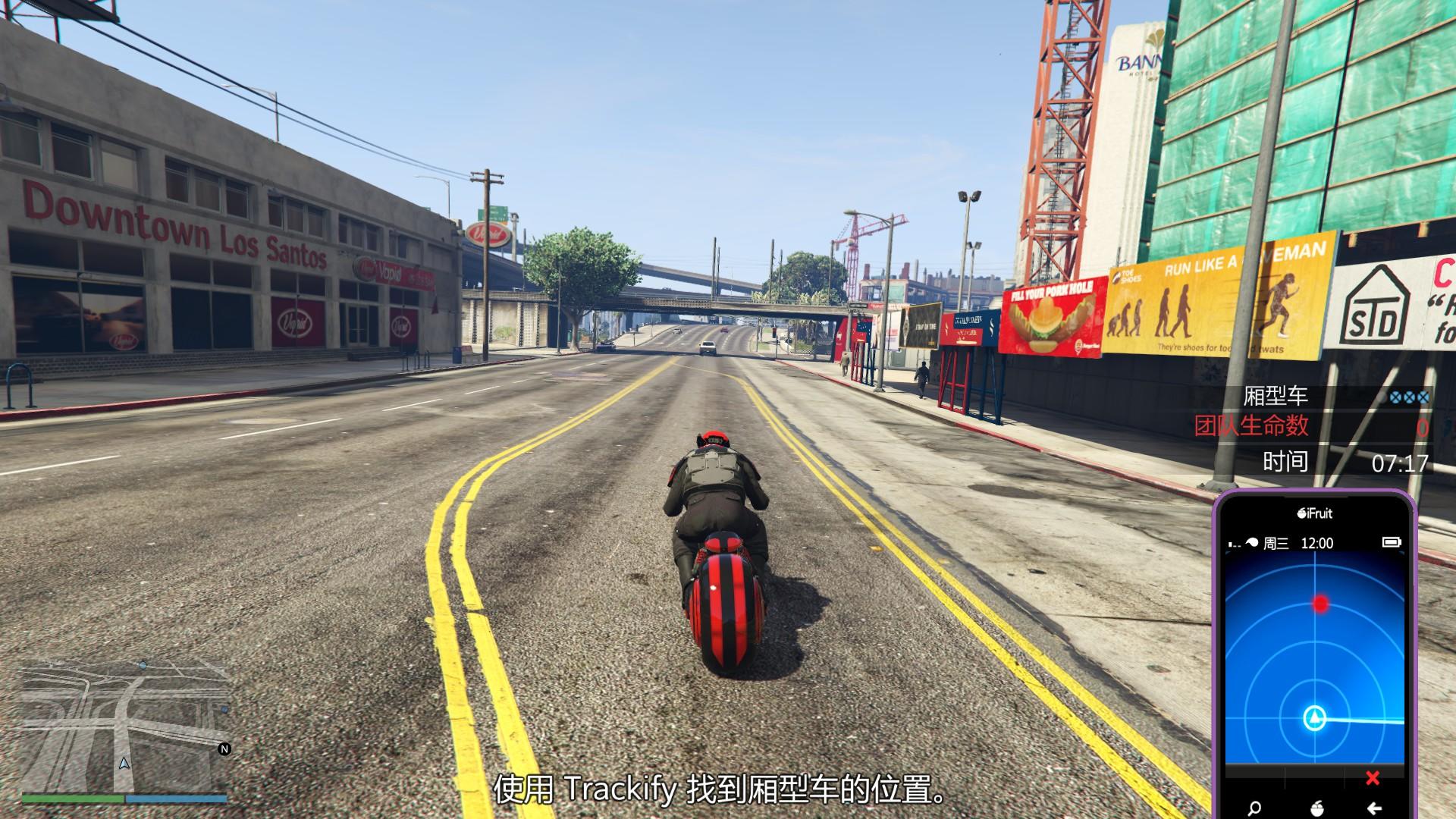Click the 周三 day label on the phone
Image resolution: width=1456 pixels, height=819 pixels.
point(1276,543)
